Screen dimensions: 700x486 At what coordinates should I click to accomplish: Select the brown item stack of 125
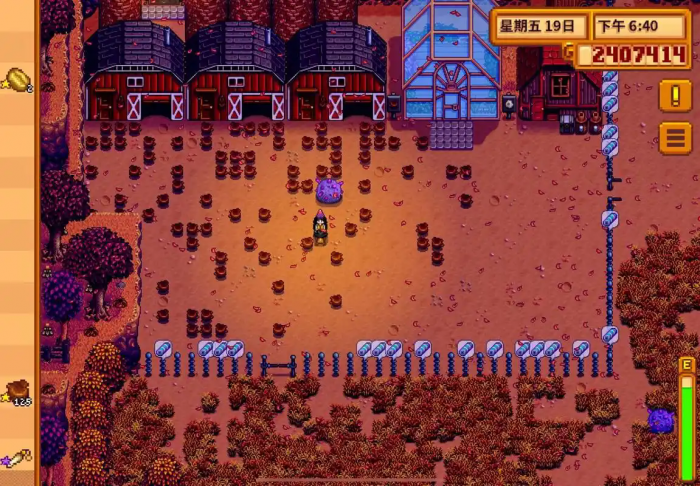coord(18,390)
